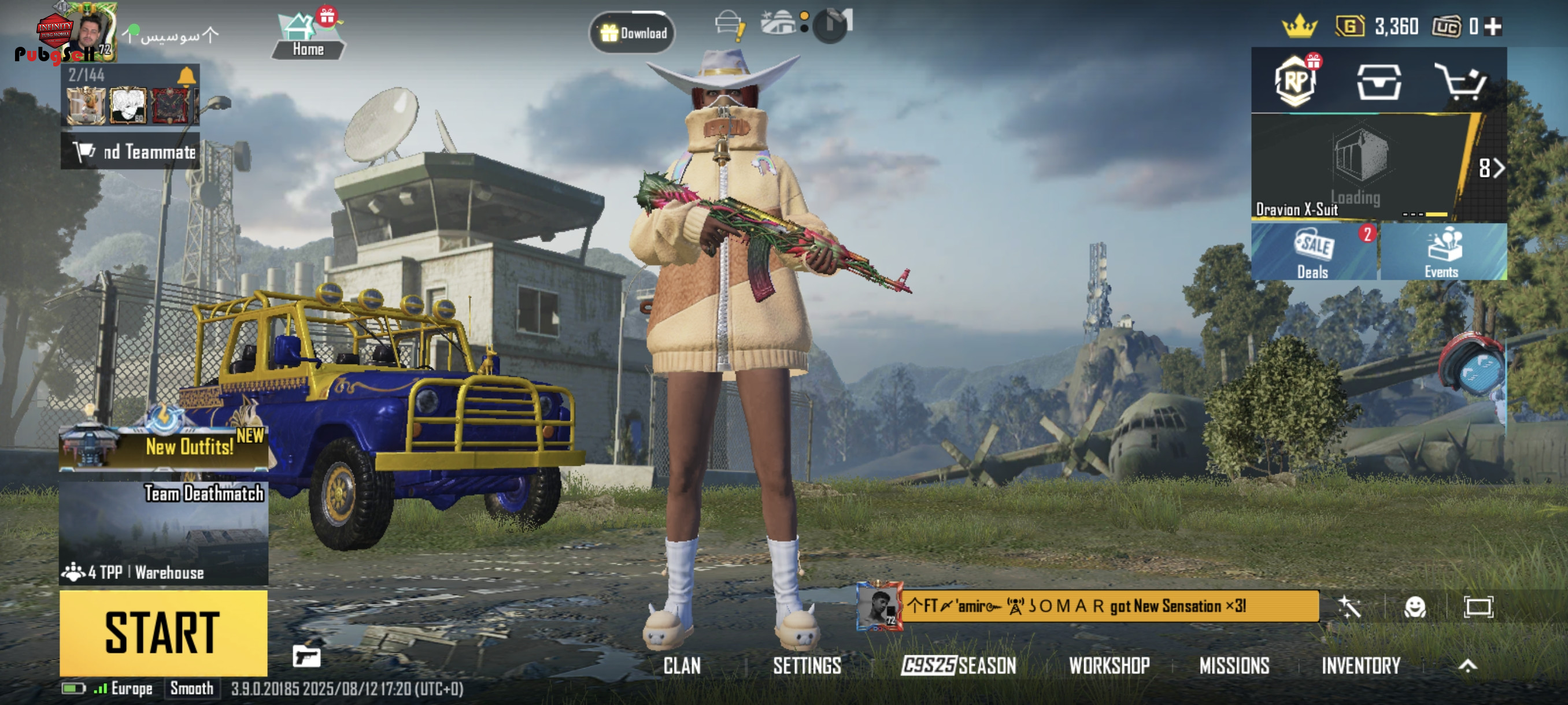Open the C9S25 SEASON page
The width and height of the screenshot is (1568, 705).
[959, 666]
